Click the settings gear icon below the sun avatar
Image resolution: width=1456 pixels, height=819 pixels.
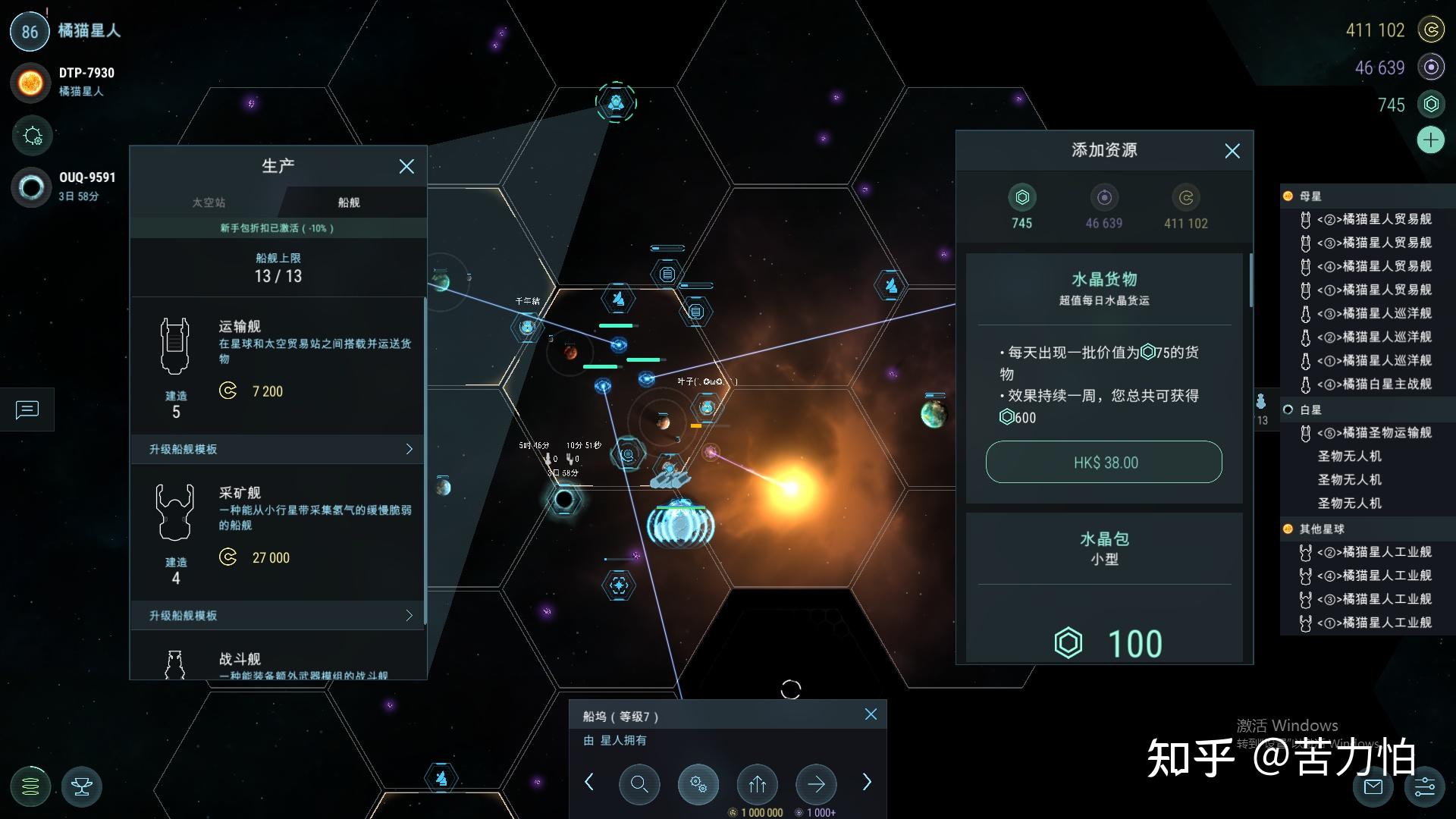click(x=32, y=136)
